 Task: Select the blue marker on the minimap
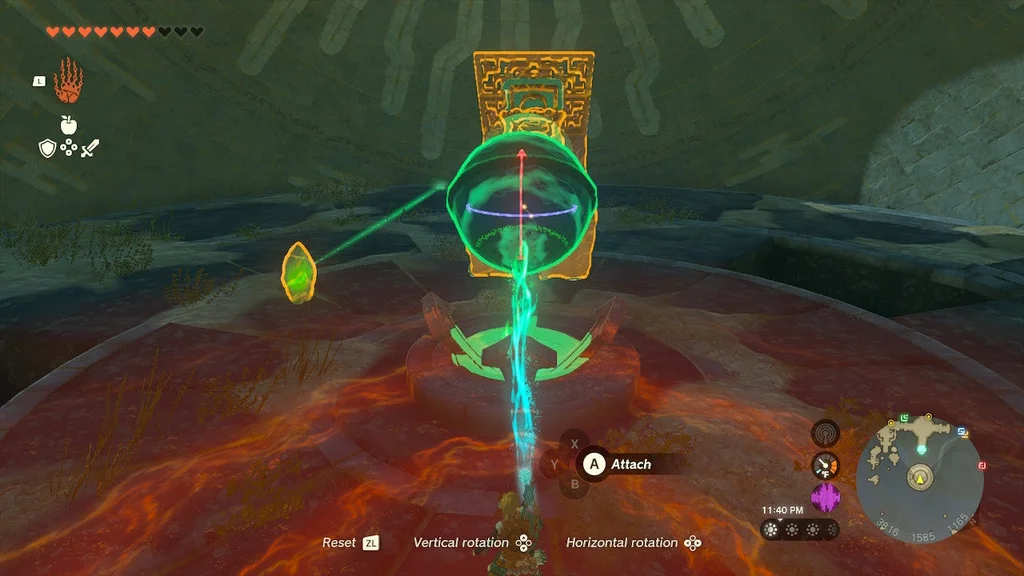pyautogui.click(x=962, y=432)
